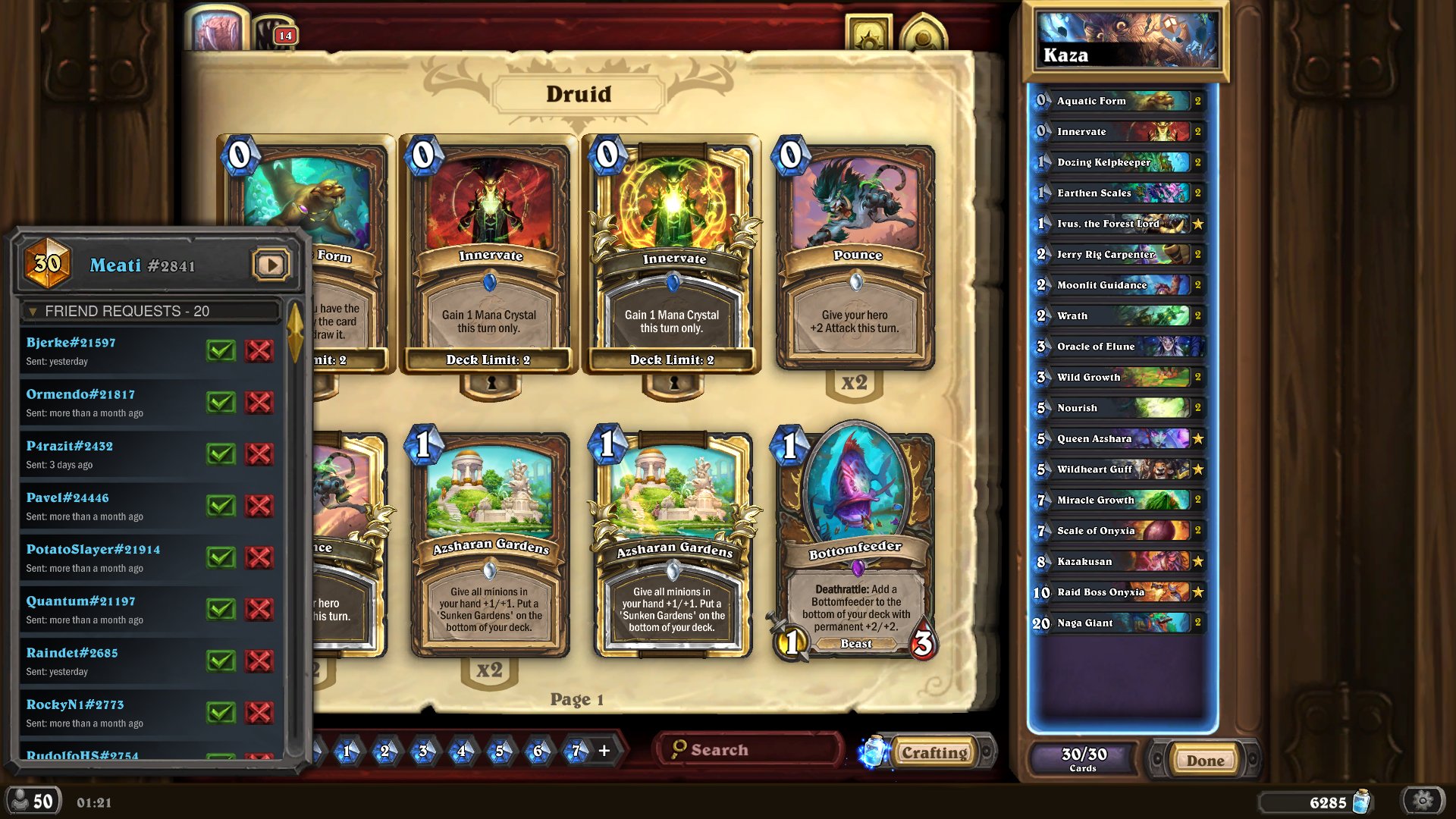Filter cards by 3 mana cost

423,752
